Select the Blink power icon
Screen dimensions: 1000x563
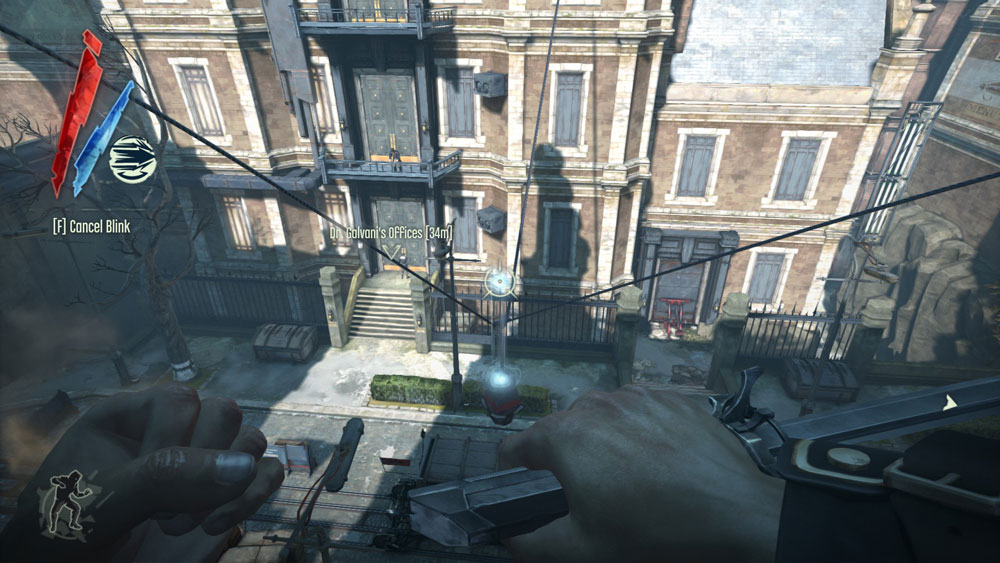point(133,159)
